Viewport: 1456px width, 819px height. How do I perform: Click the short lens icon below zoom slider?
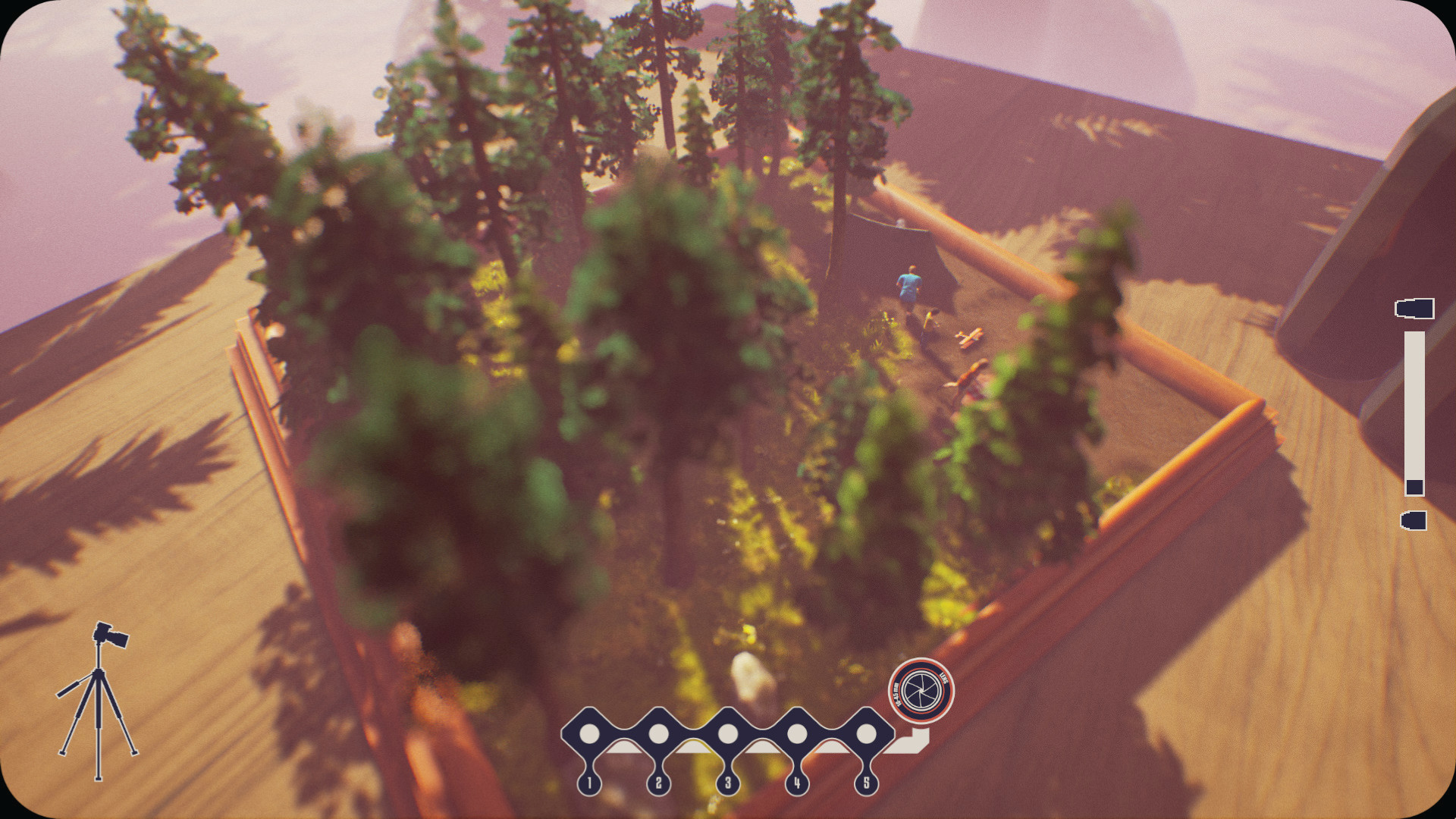pyautogui.click(x=1414, y=520)
